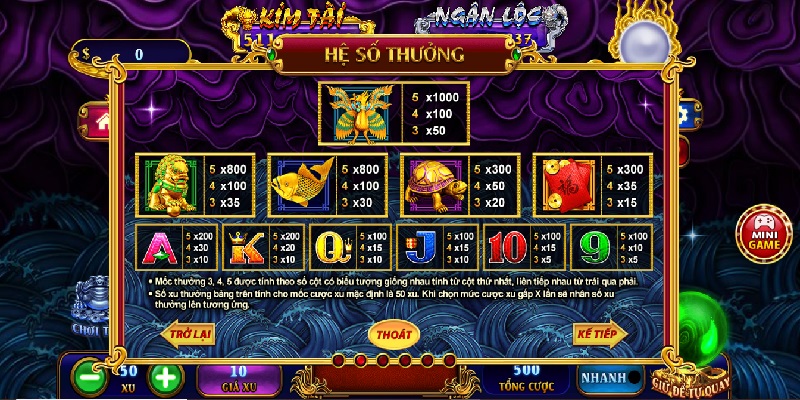The height and width of the screenshot is (400, 800).
Task: Toggle the Nhanh fast-spin switch
Action: pos(611,377)
